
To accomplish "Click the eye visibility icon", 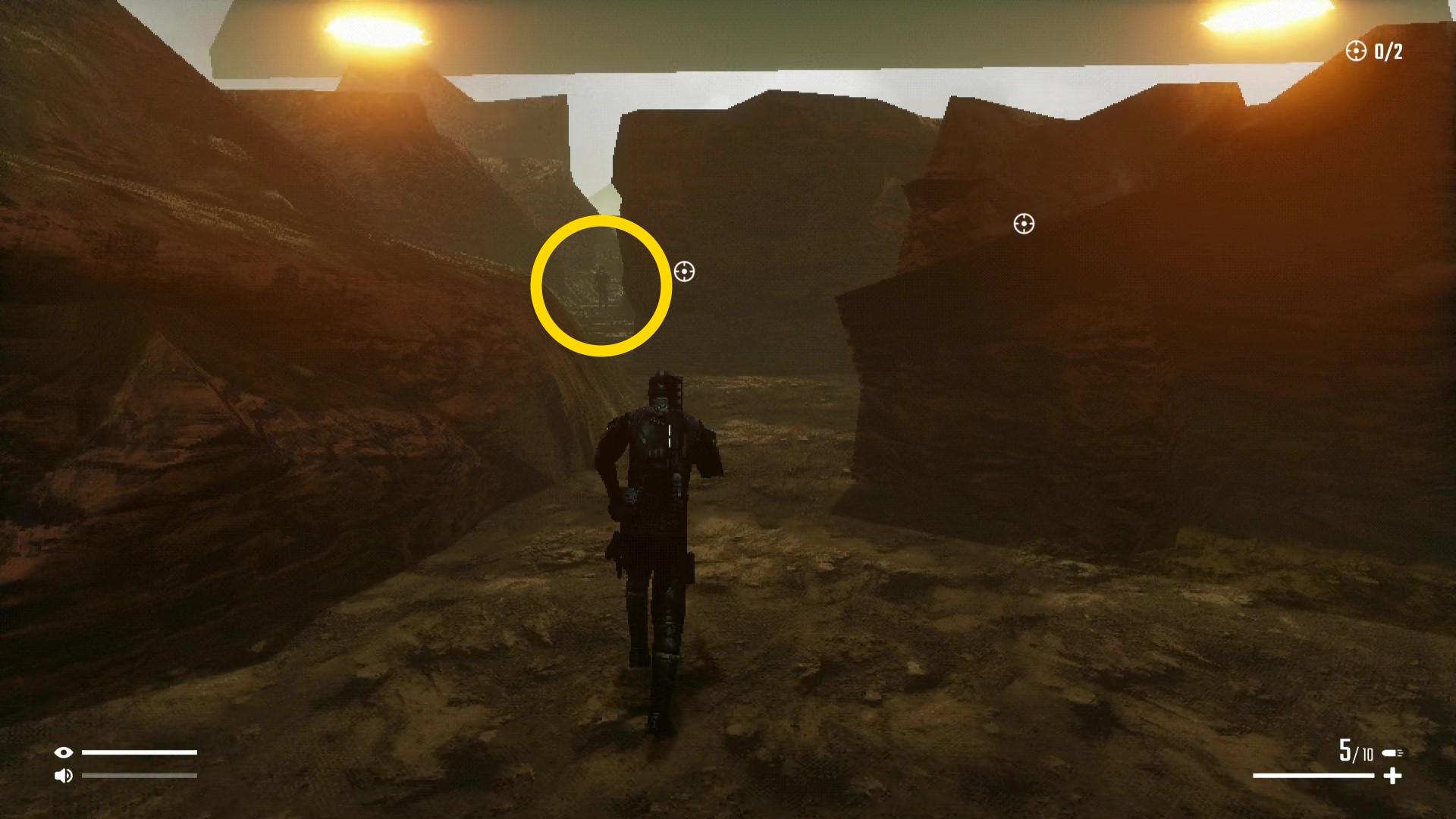I will point(64,752).
